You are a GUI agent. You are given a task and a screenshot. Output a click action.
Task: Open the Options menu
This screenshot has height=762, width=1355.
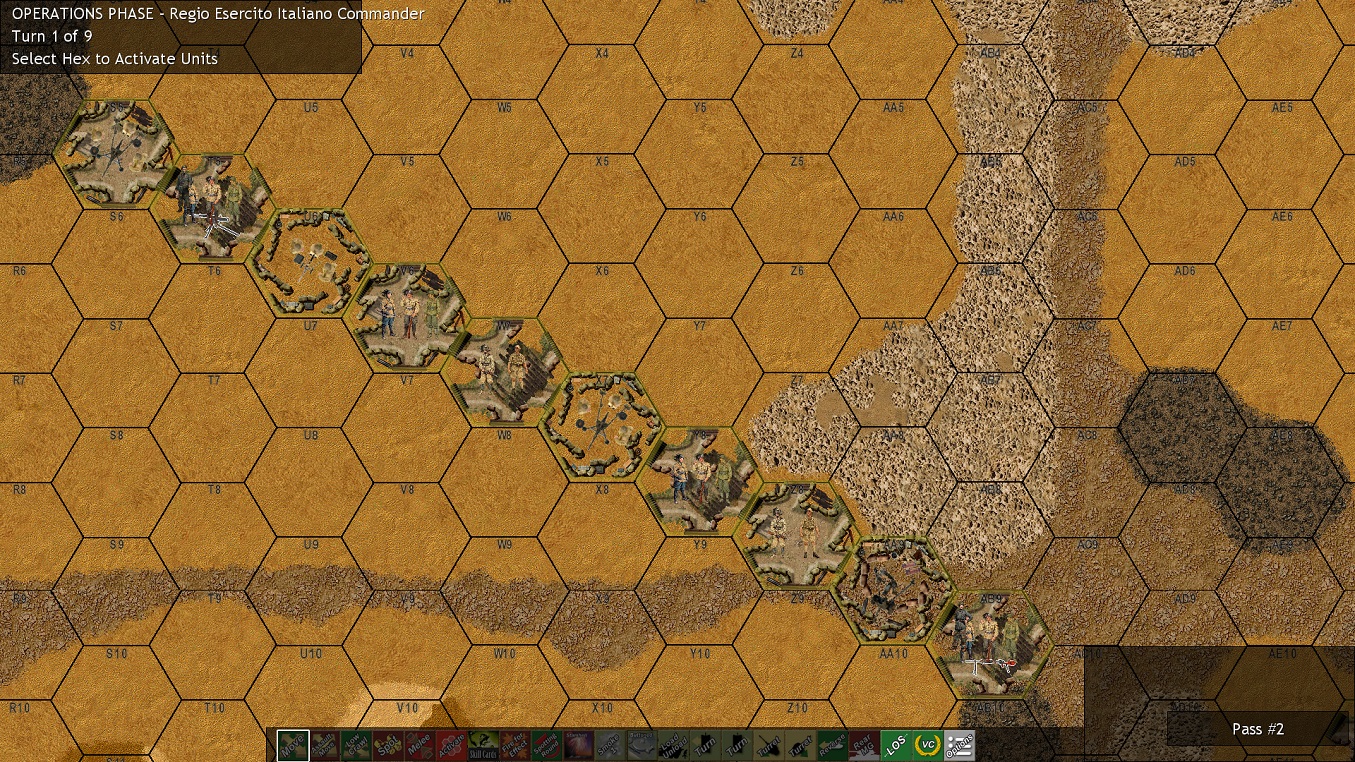click(x=958, y=744)
